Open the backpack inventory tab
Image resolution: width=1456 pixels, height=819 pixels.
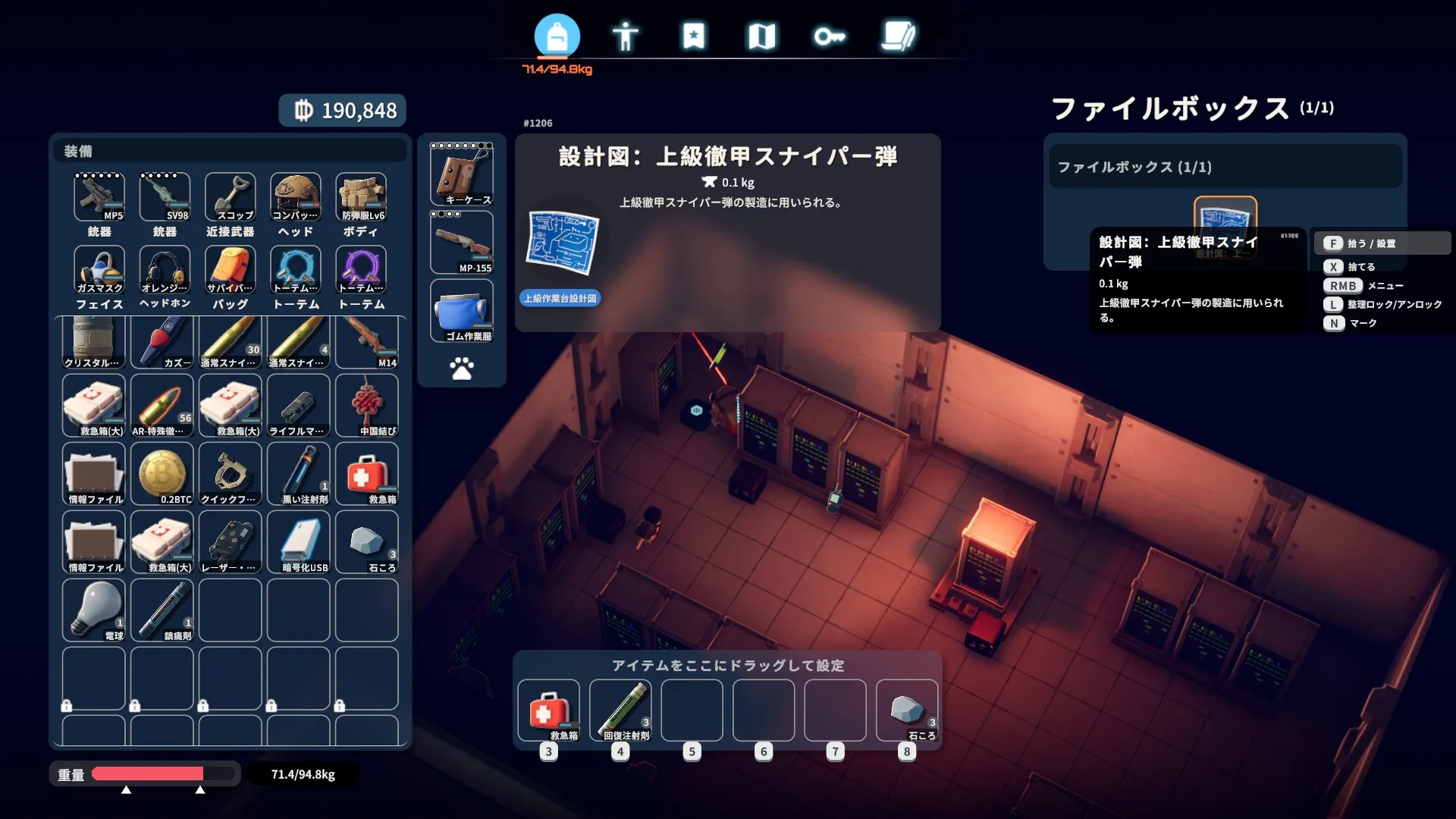[557, 36]
